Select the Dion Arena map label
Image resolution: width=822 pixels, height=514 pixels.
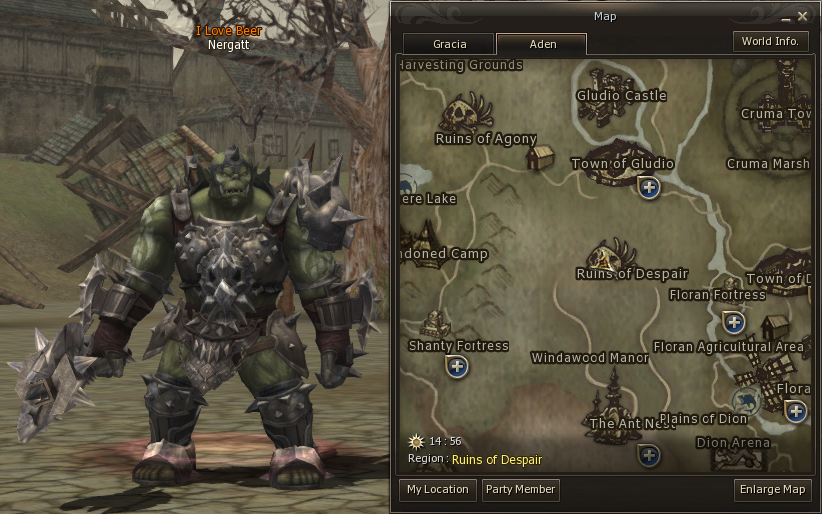(733, 443)
